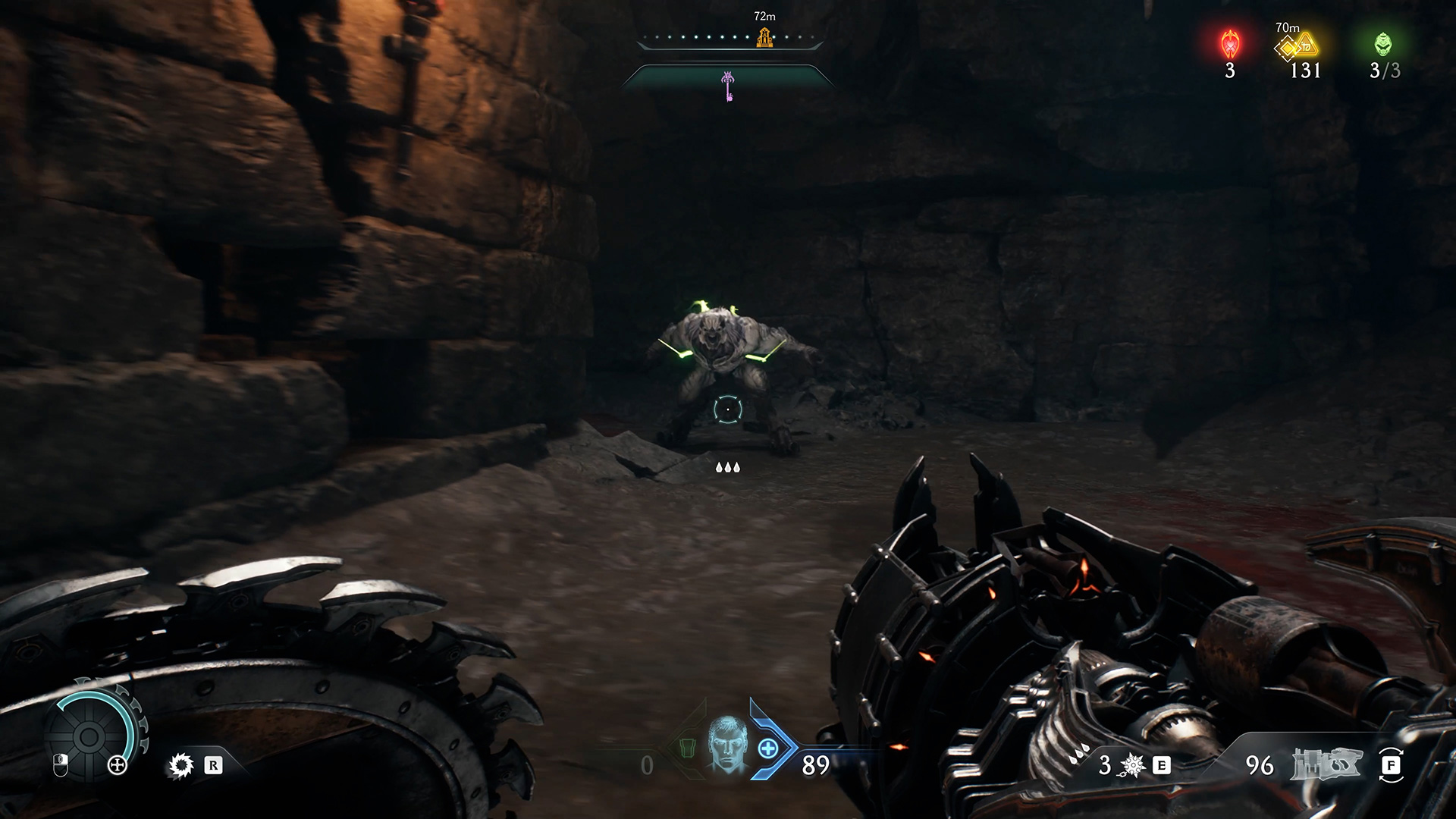
Task: Click the gold objective marker on the compass
Action: coord(764,37)
